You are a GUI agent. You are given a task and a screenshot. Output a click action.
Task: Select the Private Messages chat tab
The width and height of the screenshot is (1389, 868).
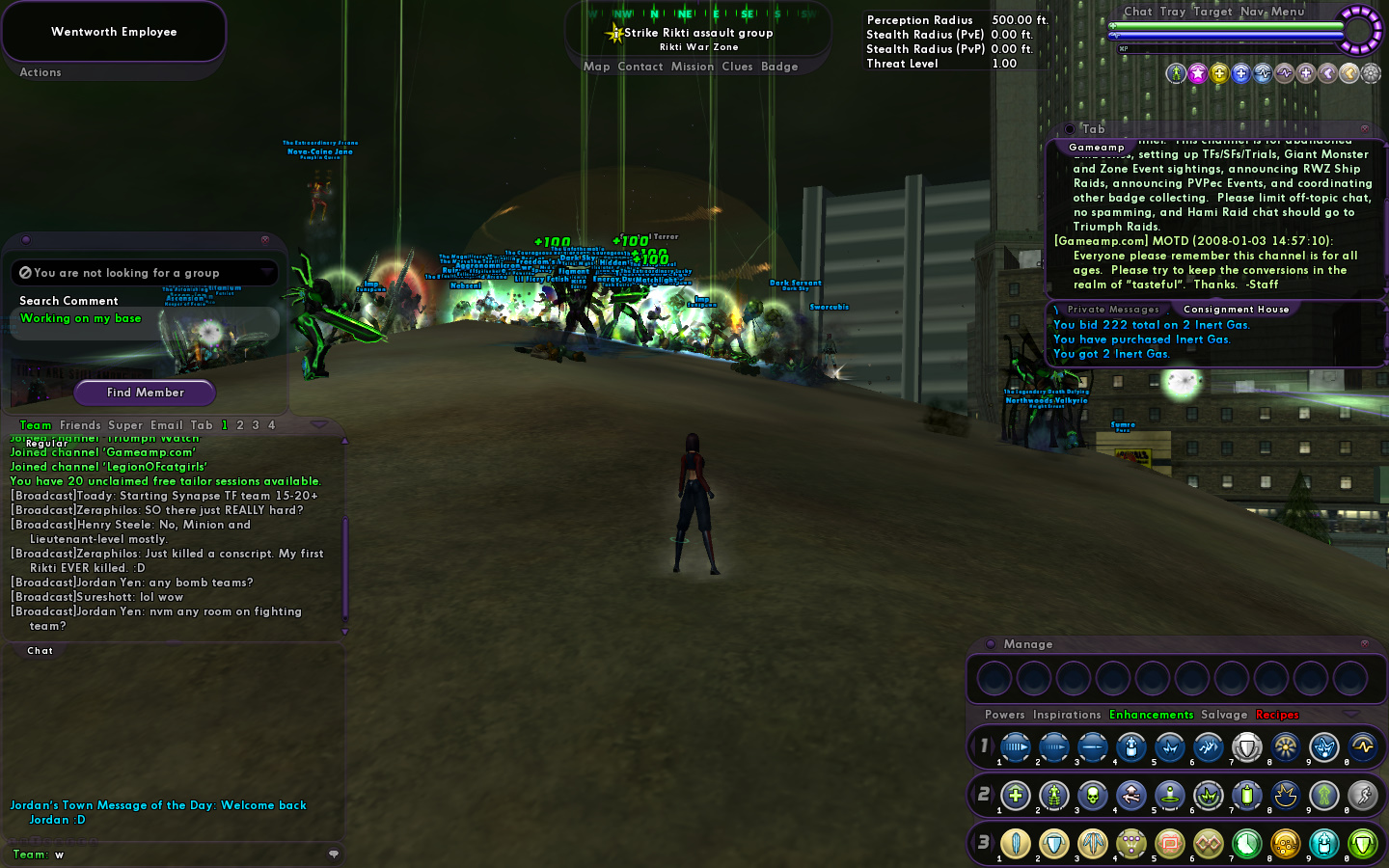point(1113,310)
